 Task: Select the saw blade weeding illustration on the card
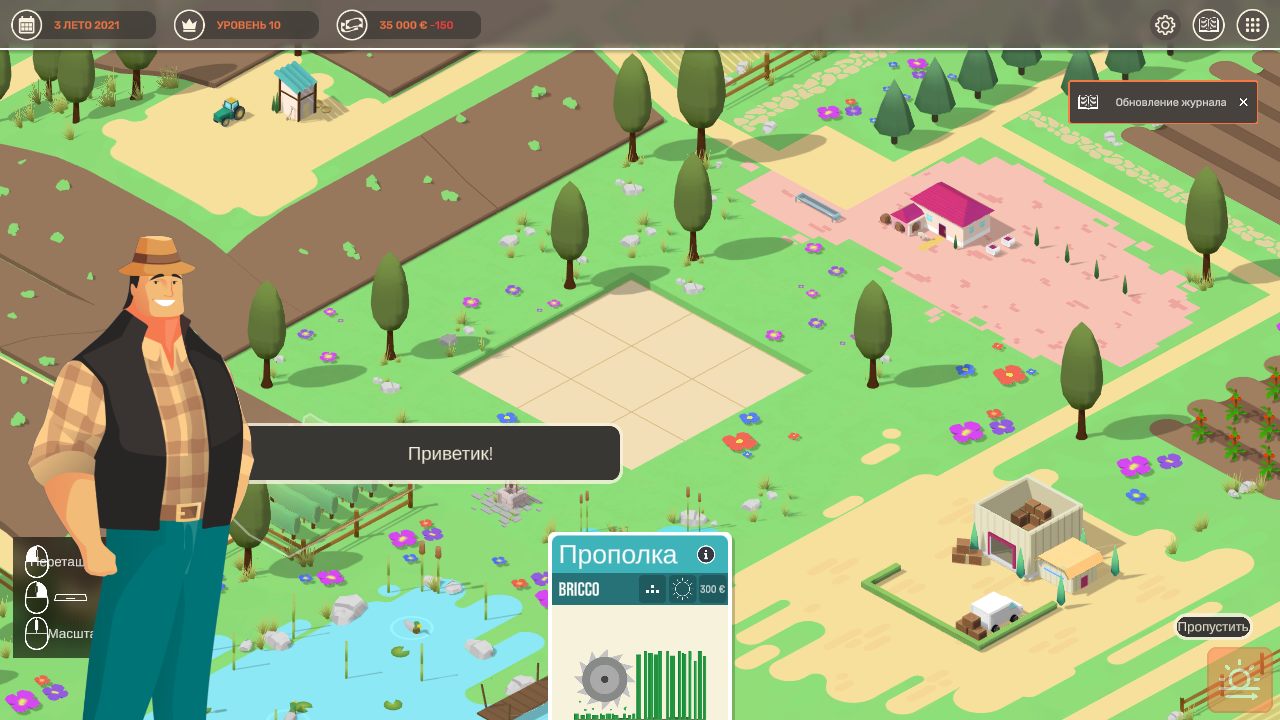pyautogui.click(x=604, y=680)
